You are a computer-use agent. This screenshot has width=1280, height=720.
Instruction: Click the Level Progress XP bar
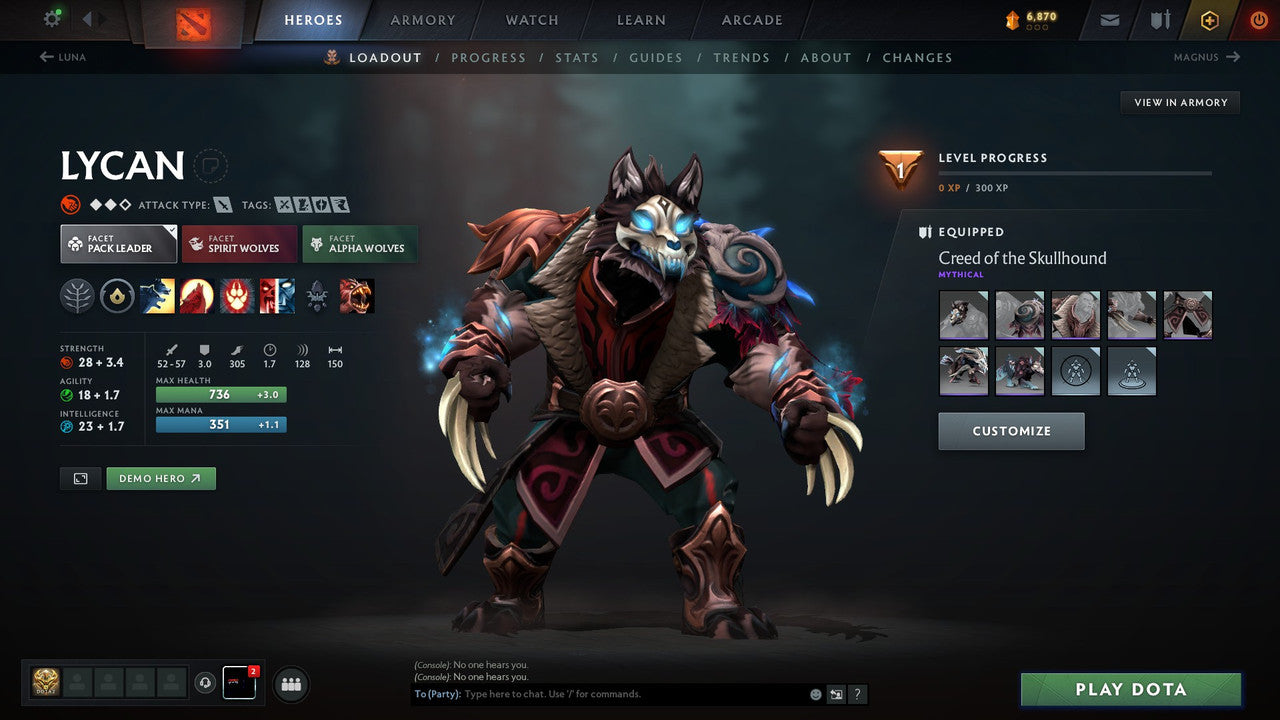(1075, 171)
